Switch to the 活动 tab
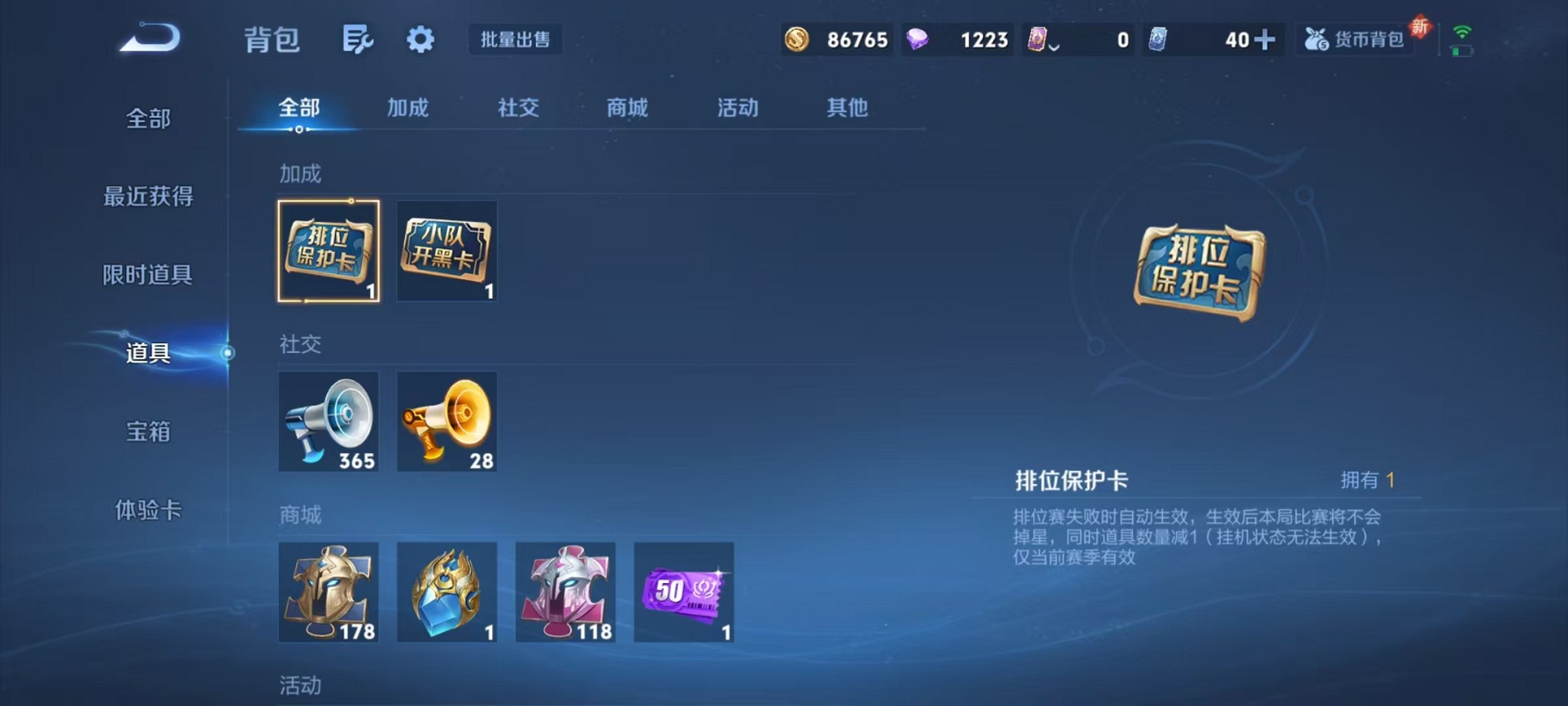1568x706 pixels. (736, 108)
